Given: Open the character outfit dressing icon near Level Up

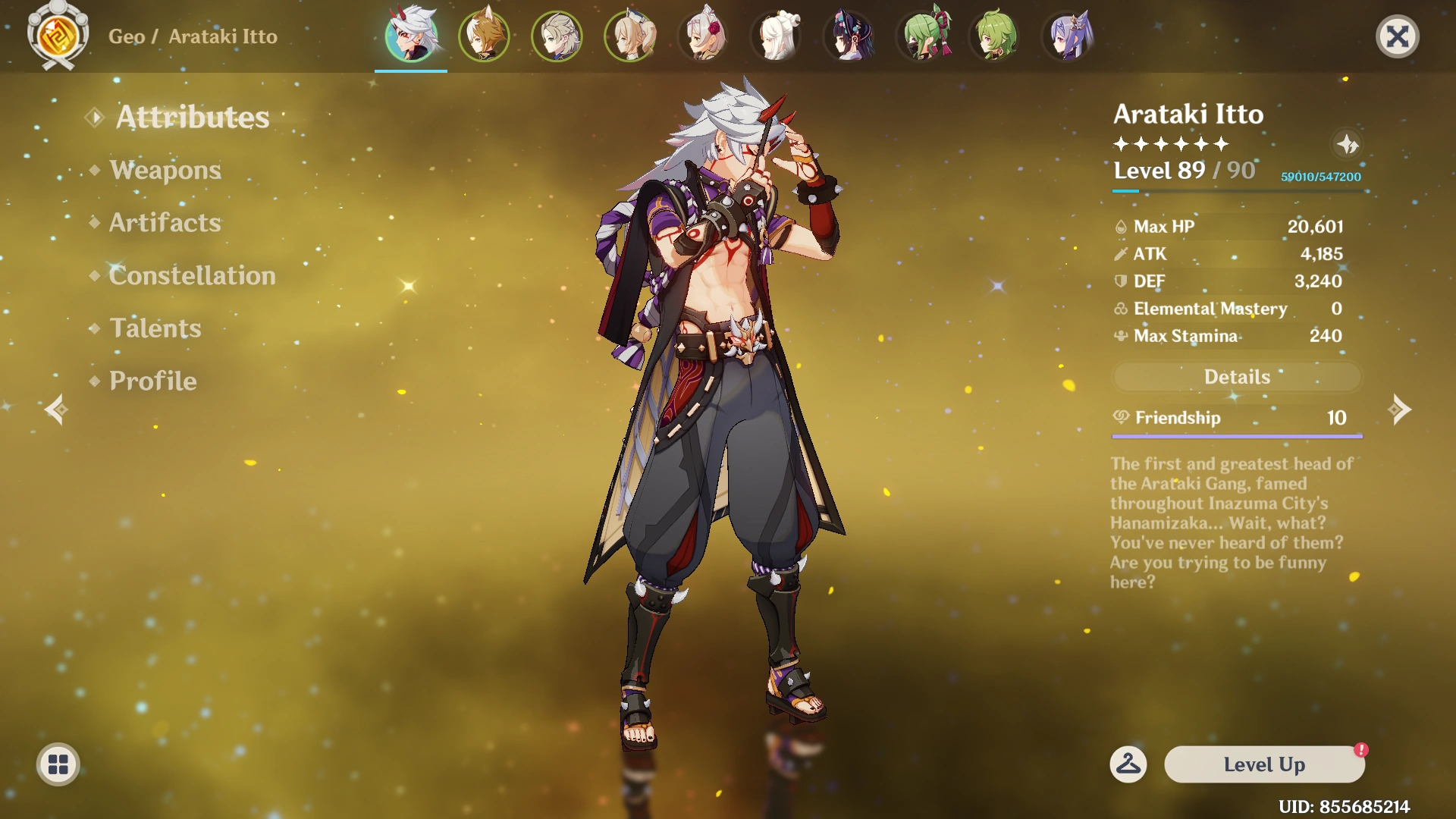Looking at the screenshot, I should tap(1129, 764).
